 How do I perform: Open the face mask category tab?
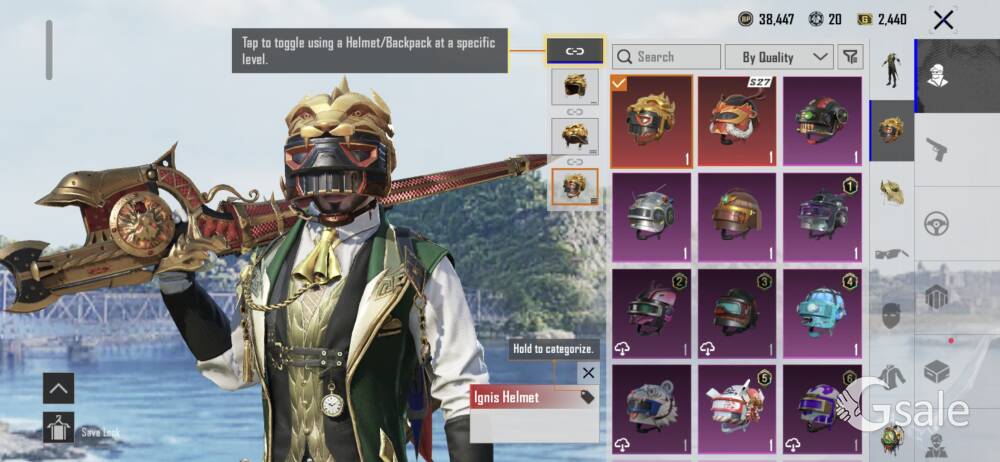coord(892,315)
